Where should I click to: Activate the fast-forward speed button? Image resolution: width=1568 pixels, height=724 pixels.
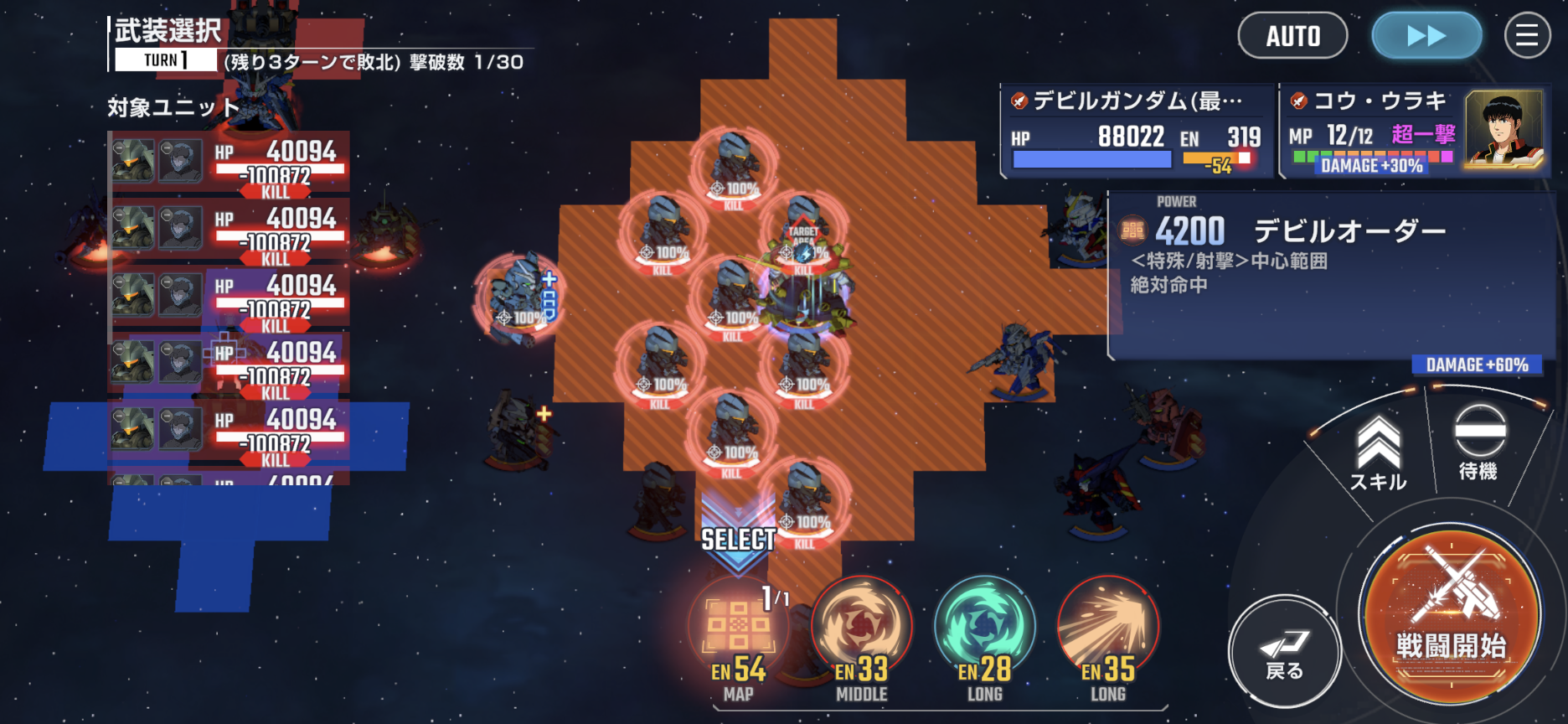(1426, 36)
